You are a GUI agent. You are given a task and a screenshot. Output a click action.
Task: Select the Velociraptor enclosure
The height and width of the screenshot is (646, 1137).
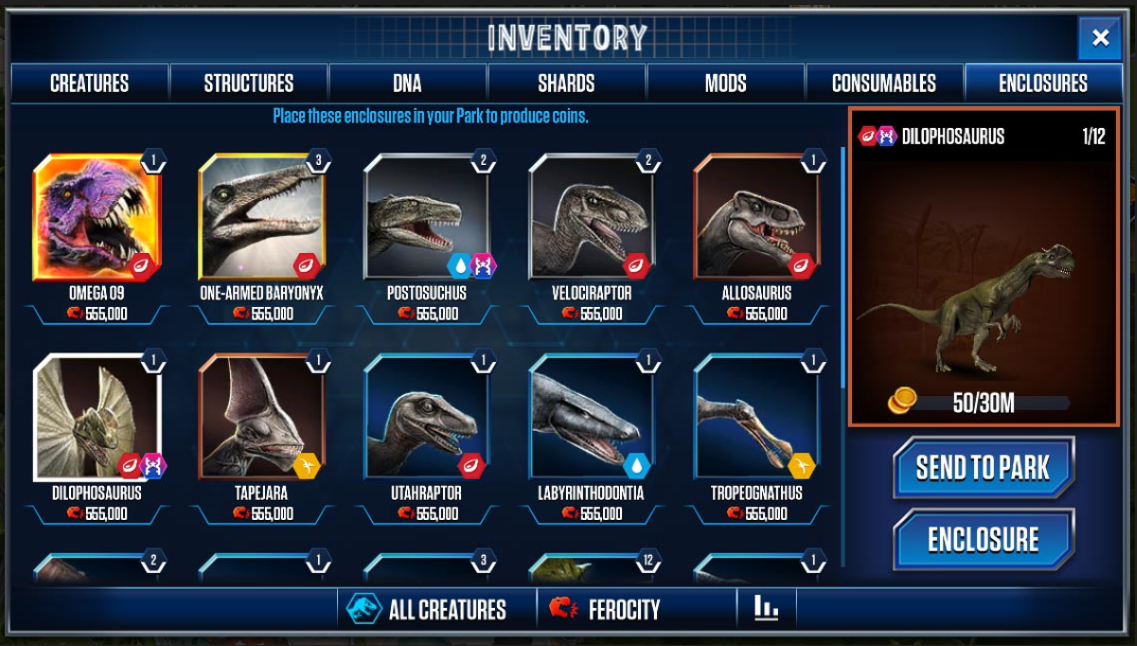[x=592, y=218]
